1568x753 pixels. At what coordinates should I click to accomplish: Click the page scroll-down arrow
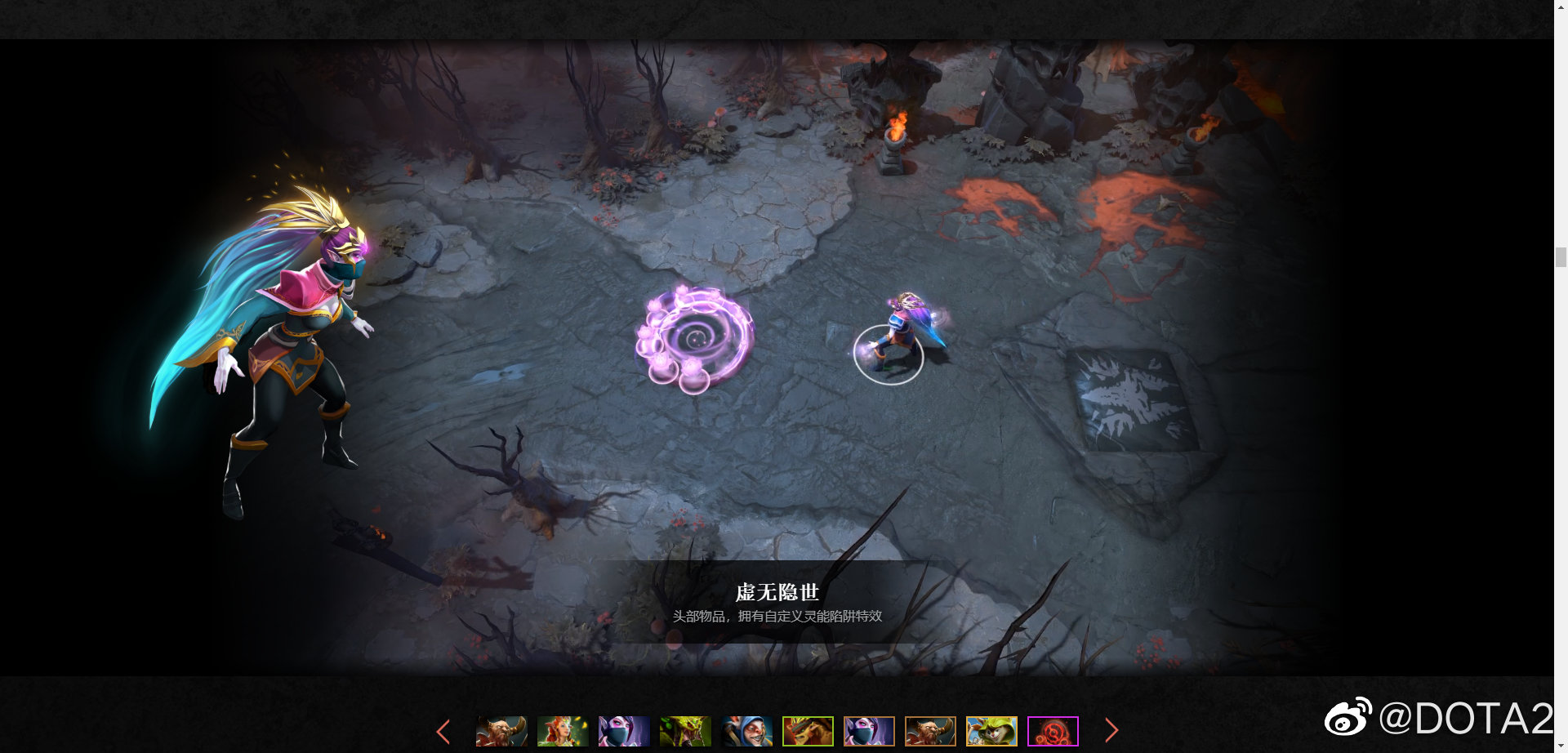(x=1561, y=746)
